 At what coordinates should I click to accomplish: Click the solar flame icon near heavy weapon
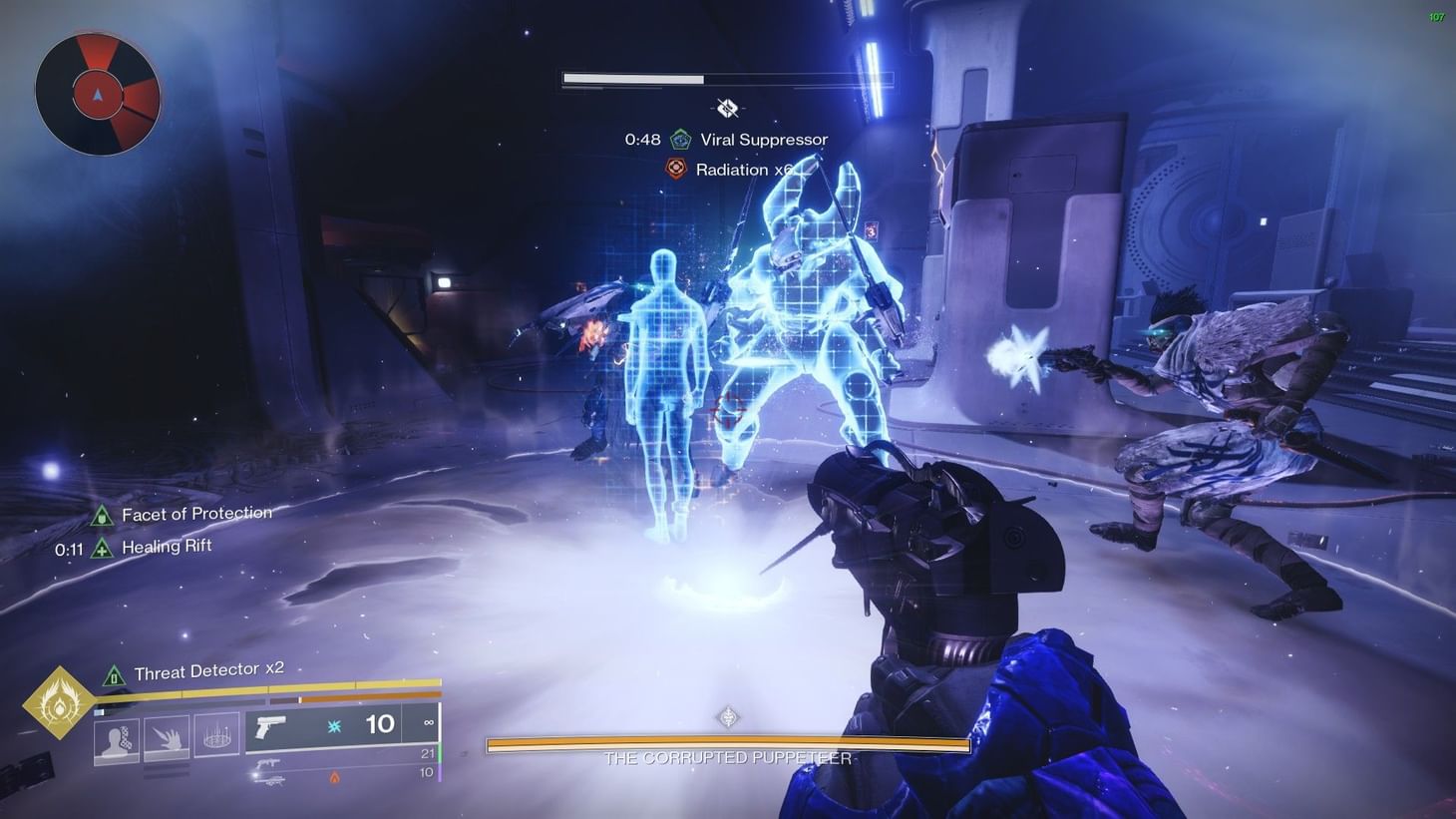point(335,778)
